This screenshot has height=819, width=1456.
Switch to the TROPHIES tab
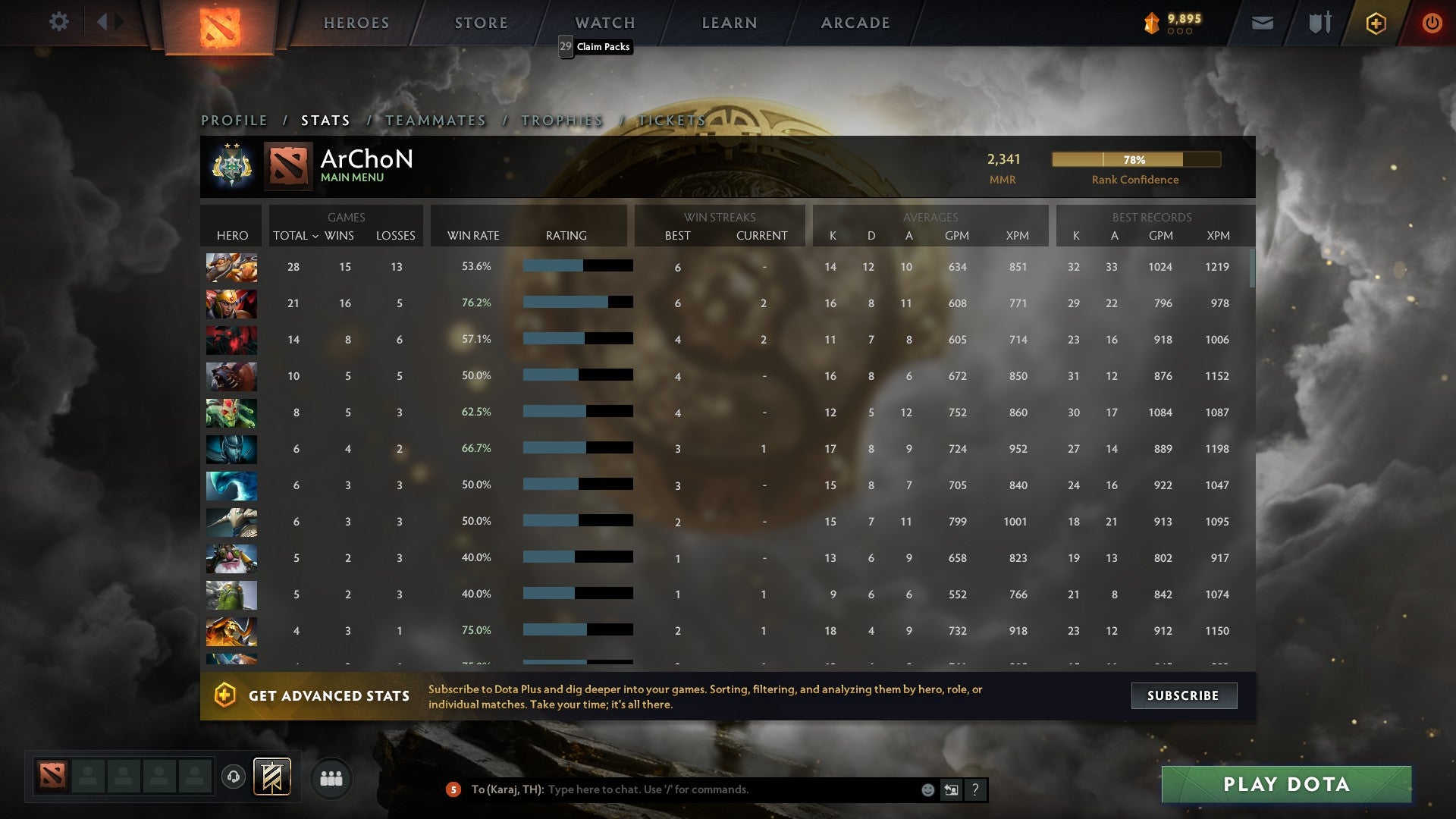561,120
